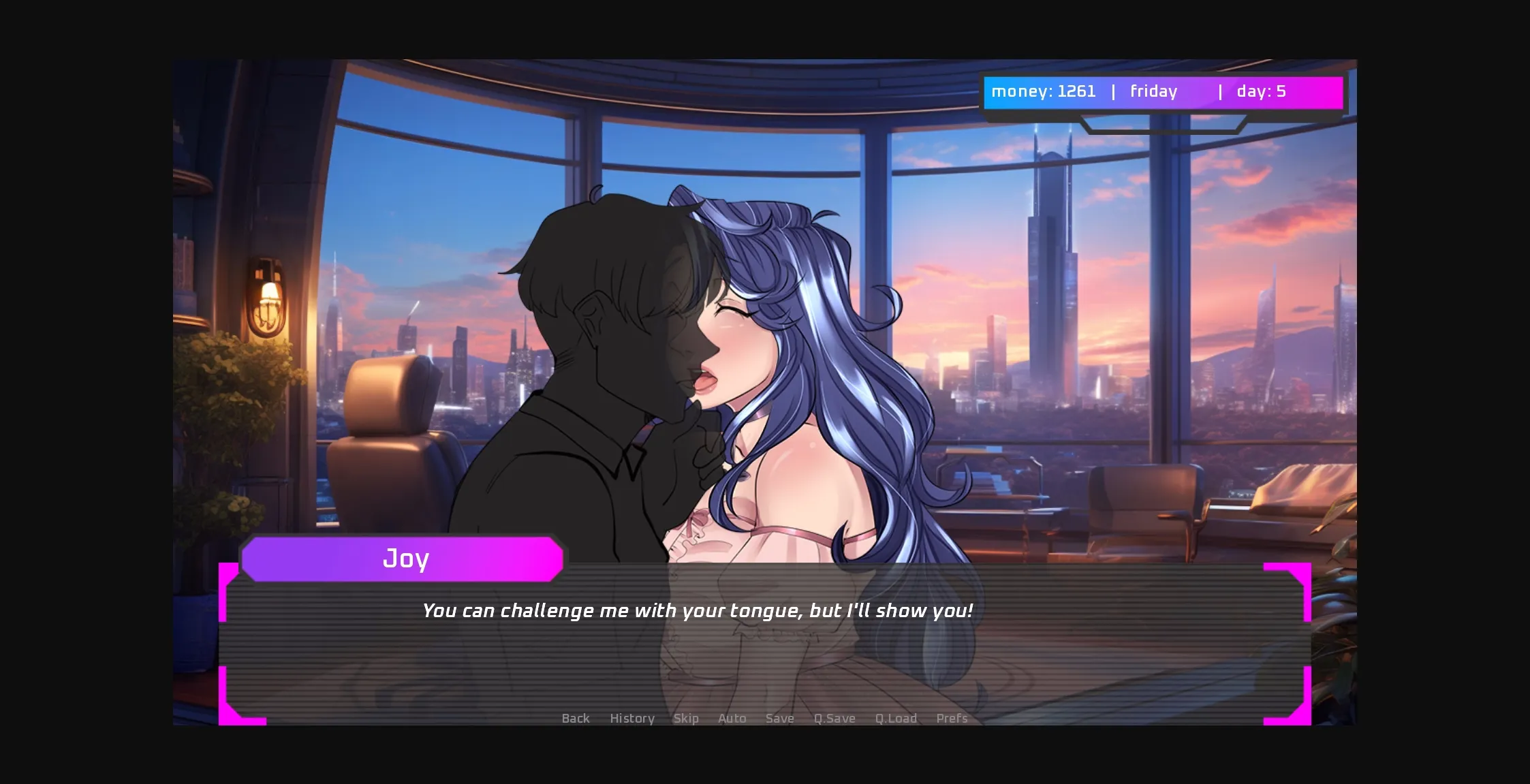Click the line 'You can challenge me with your tongue'
This screenshot has height=784, width=1530.
click(x=698, y=611)
